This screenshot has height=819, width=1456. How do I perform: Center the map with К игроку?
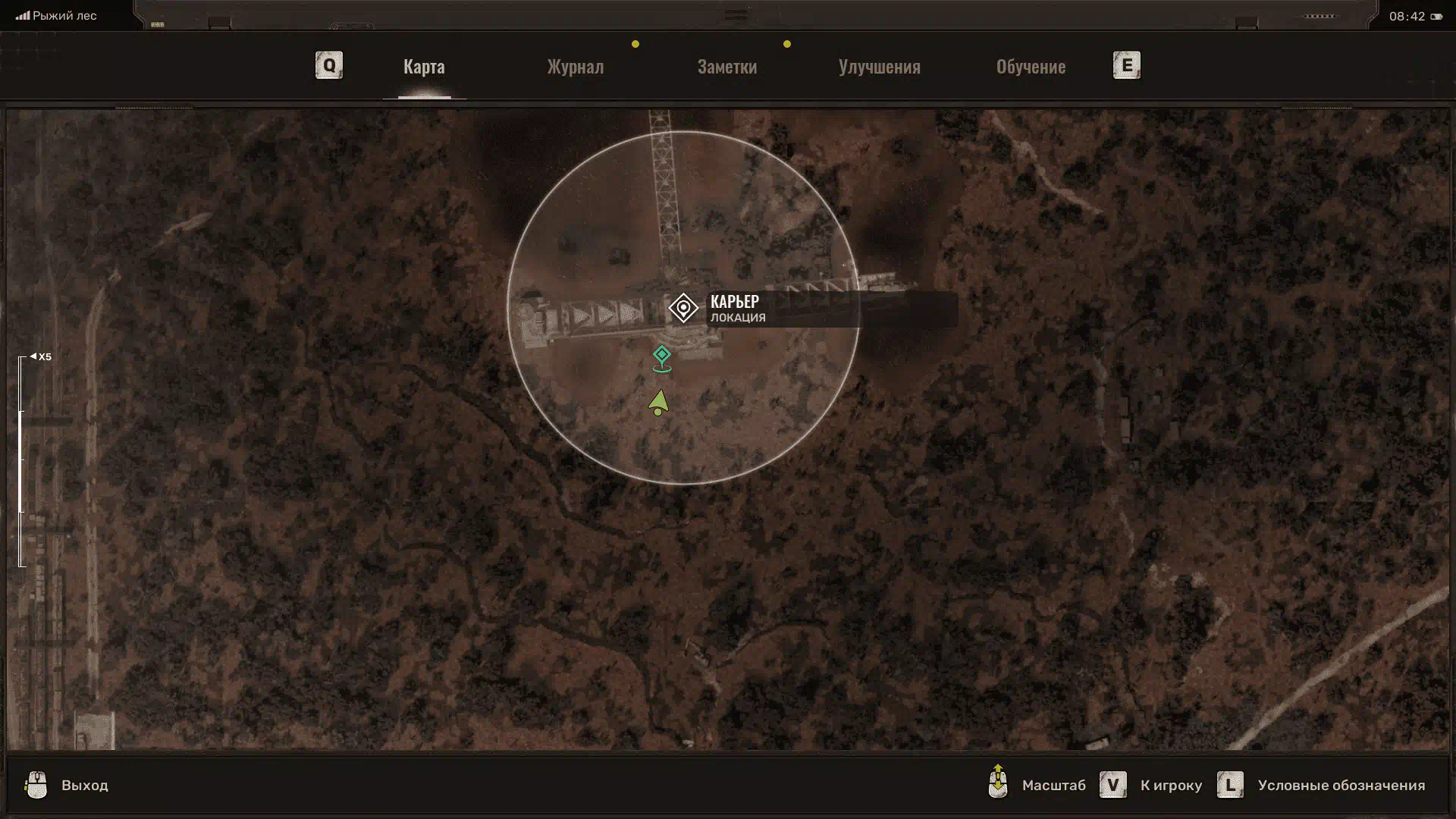1170,786
